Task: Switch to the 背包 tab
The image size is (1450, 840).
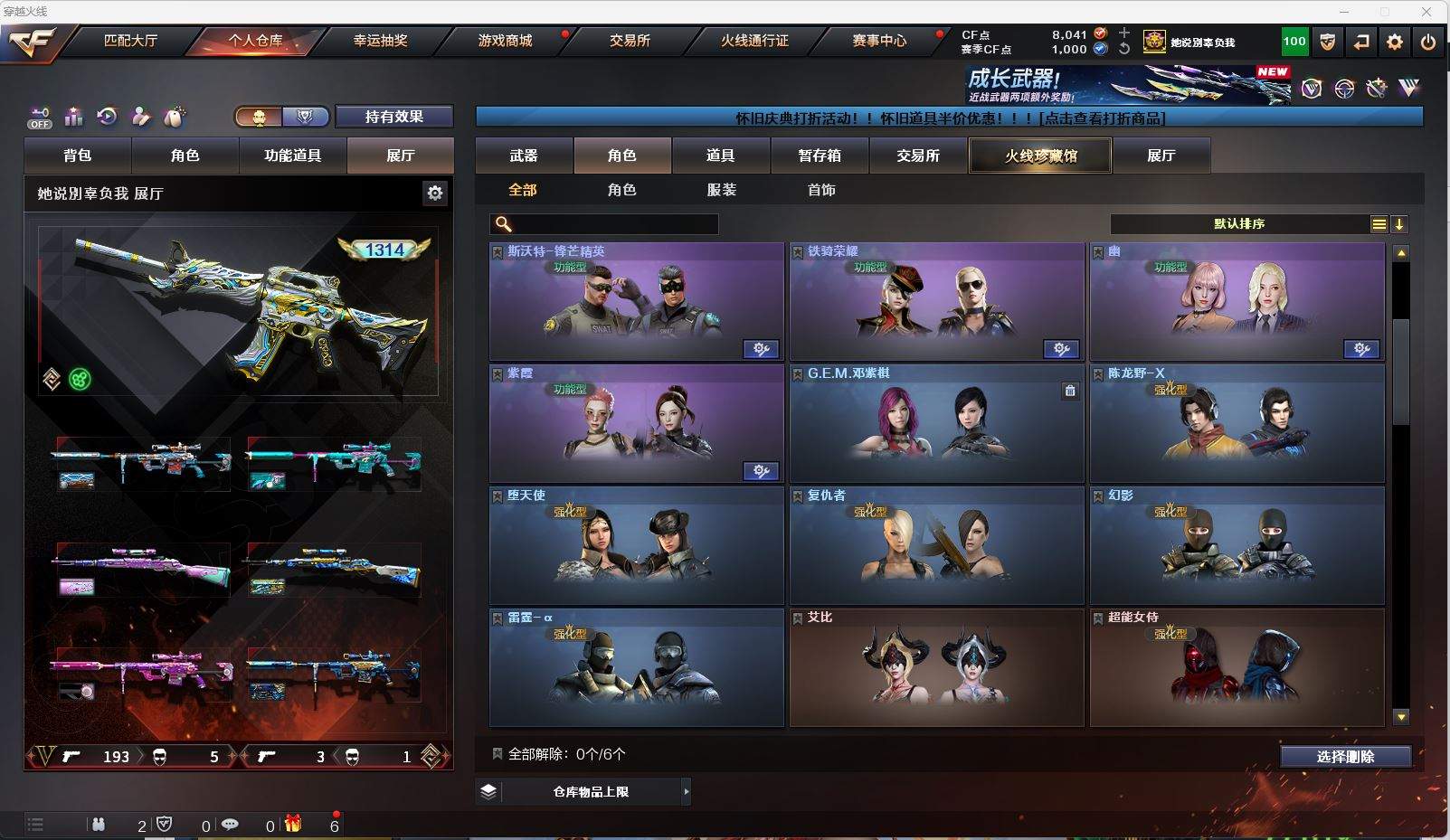Action: [78, 156]
